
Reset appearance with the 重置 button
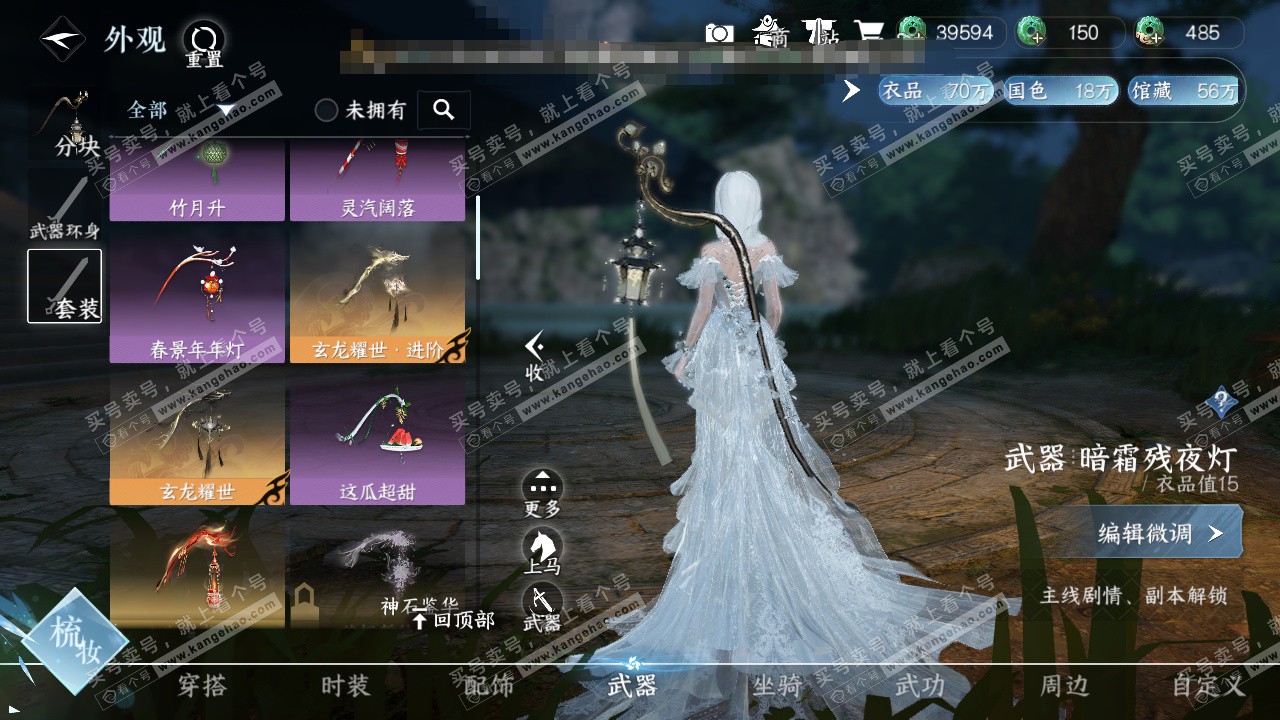coord(204,45)
